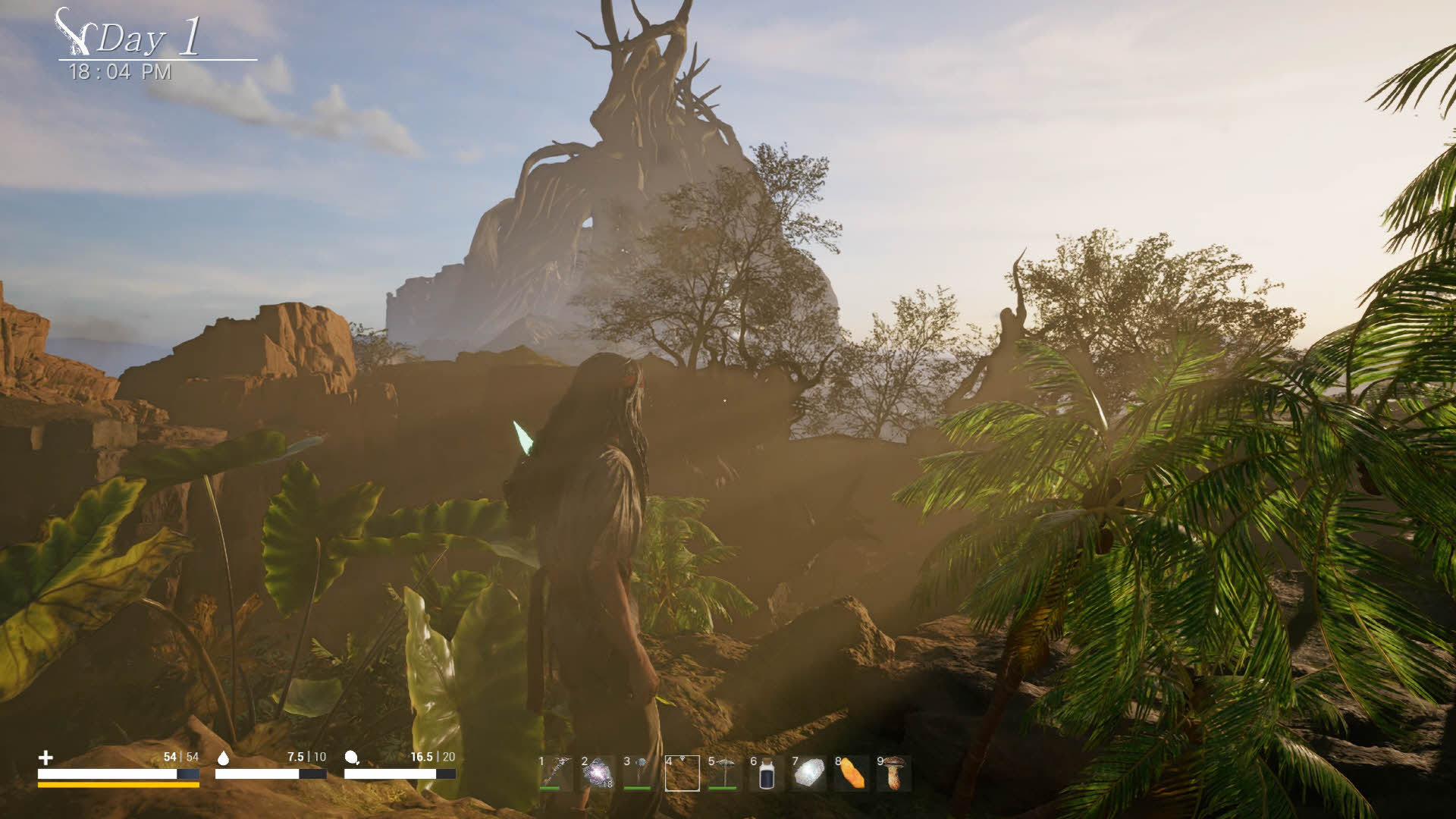Select the sparkling crystal stack of 18
The width and height of the screenshot is (1456, 819).
[x=598, y=773]
